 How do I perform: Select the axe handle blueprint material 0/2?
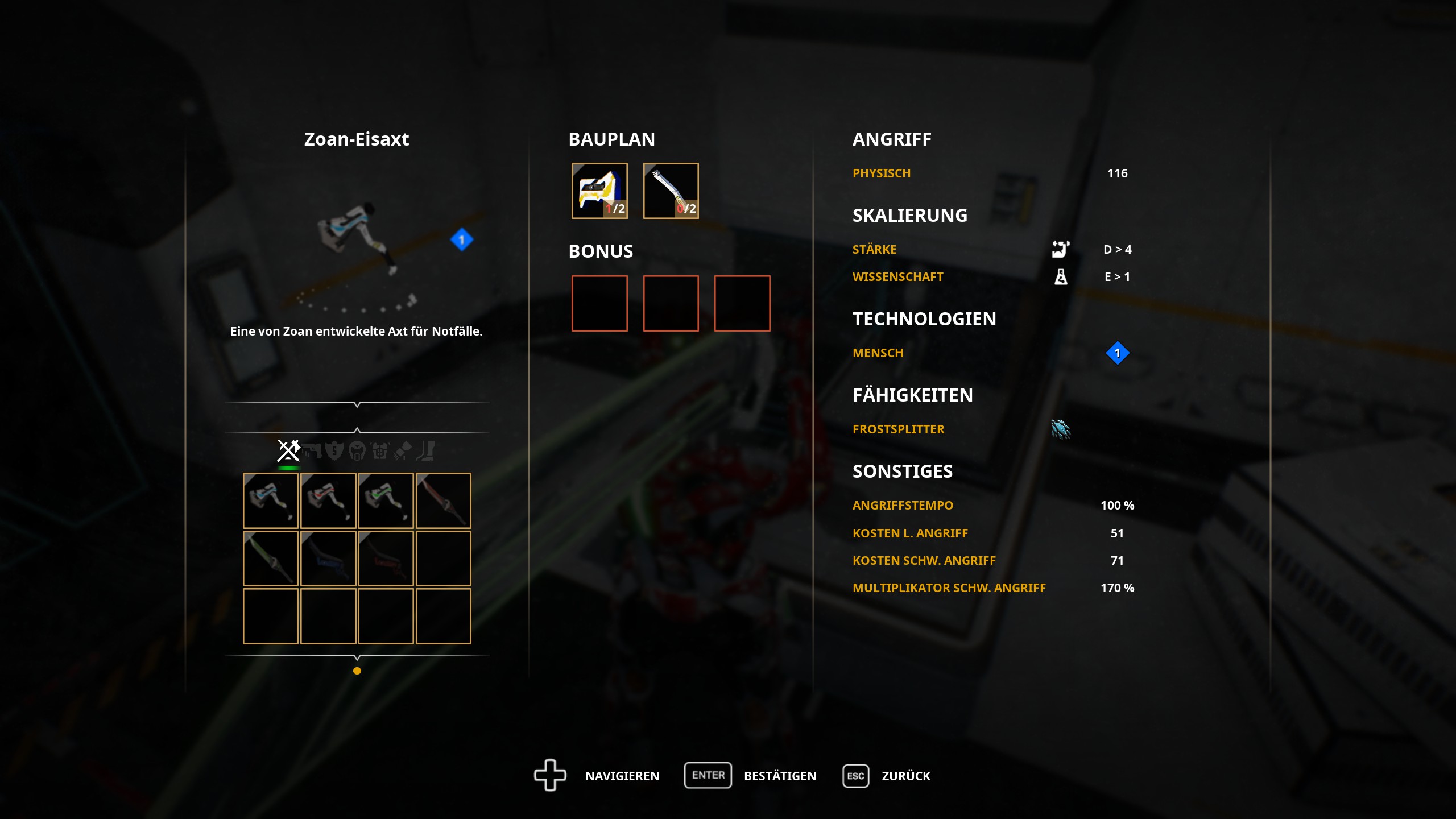671,191
